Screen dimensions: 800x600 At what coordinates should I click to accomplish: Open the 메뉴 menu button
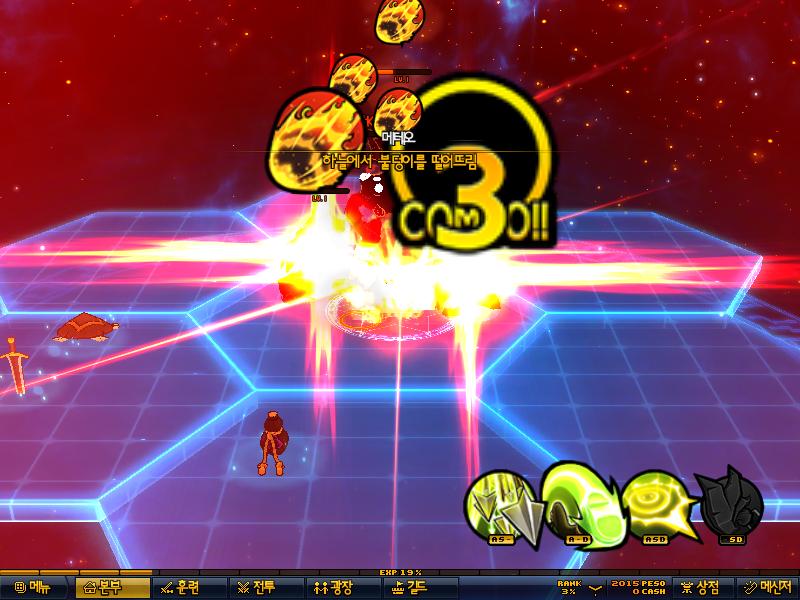[33, 587]
